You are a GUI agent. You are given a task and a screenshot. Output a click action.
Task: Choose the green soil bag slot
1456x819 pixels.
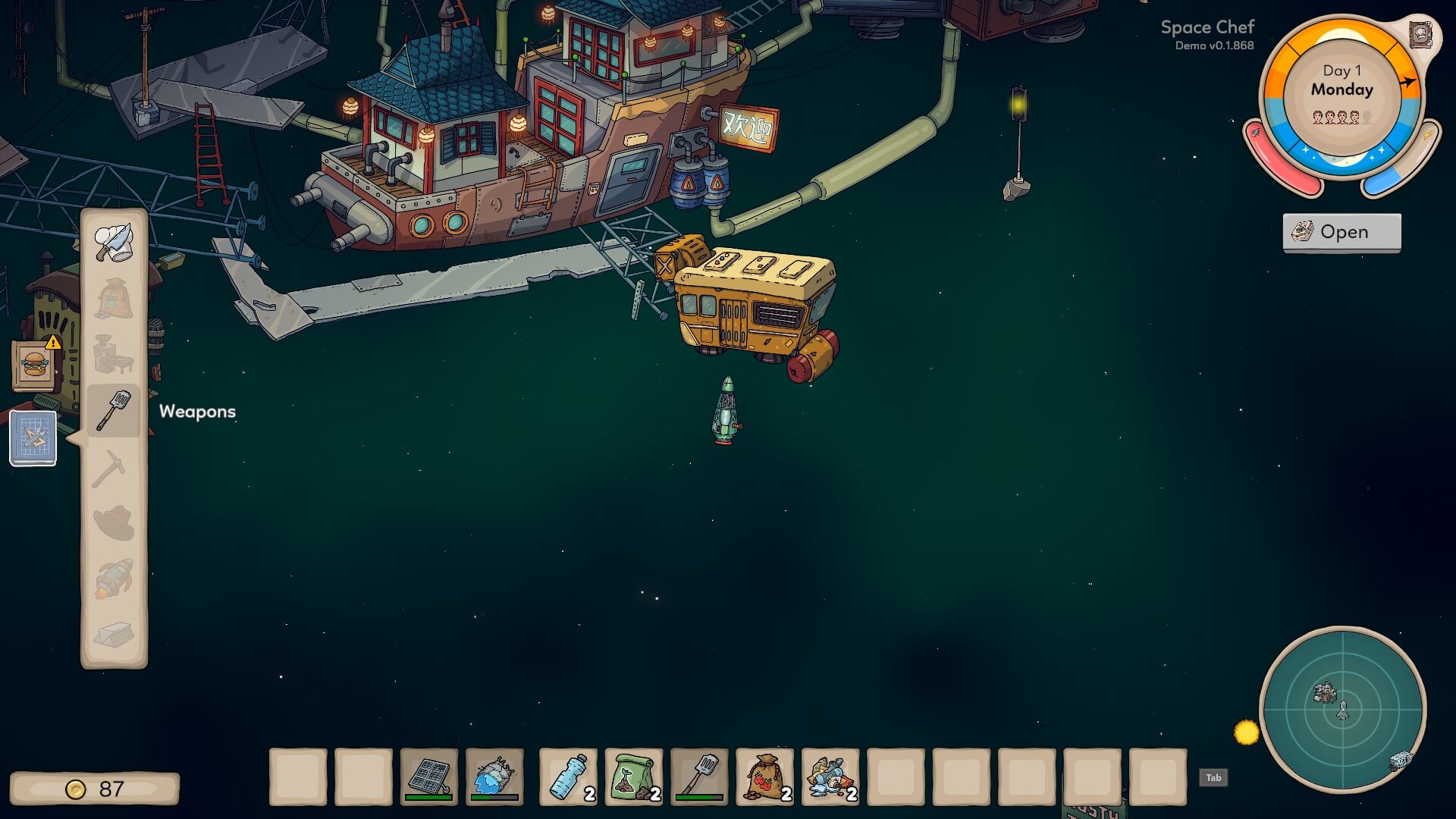coord(633,777)
